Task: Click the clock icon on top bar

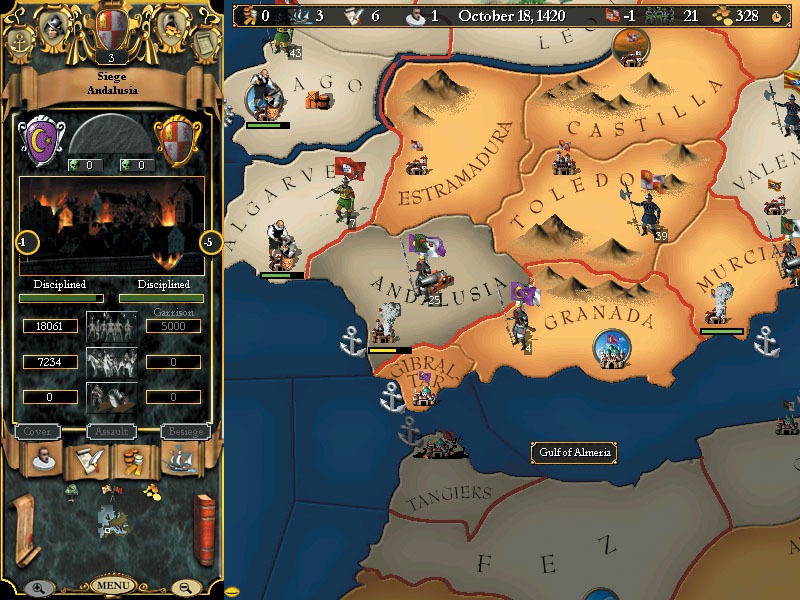Action: tap(777, 16)
